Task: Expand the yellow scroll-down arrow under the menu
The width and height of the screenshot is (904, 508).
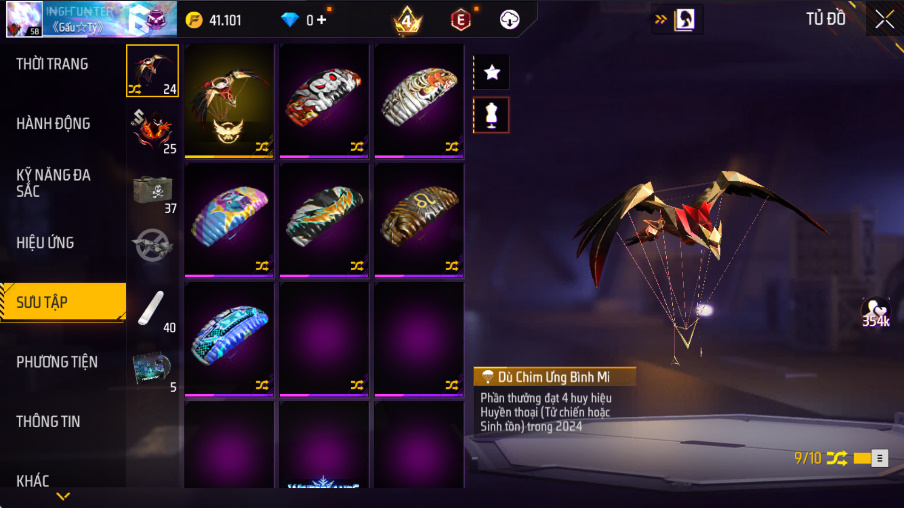Action: click(63, 496)
